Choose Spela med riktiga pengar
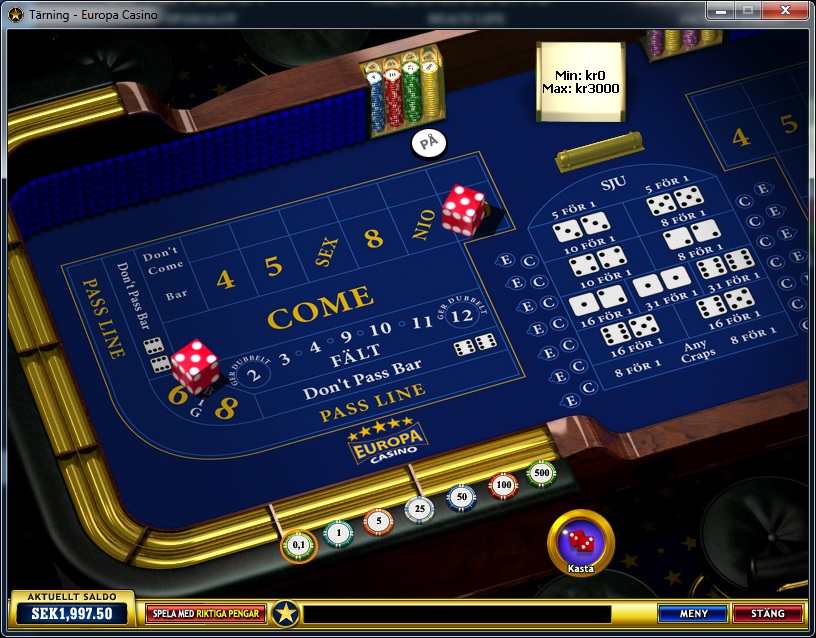Screen dimensions: 816x638 tap(206, 613)
